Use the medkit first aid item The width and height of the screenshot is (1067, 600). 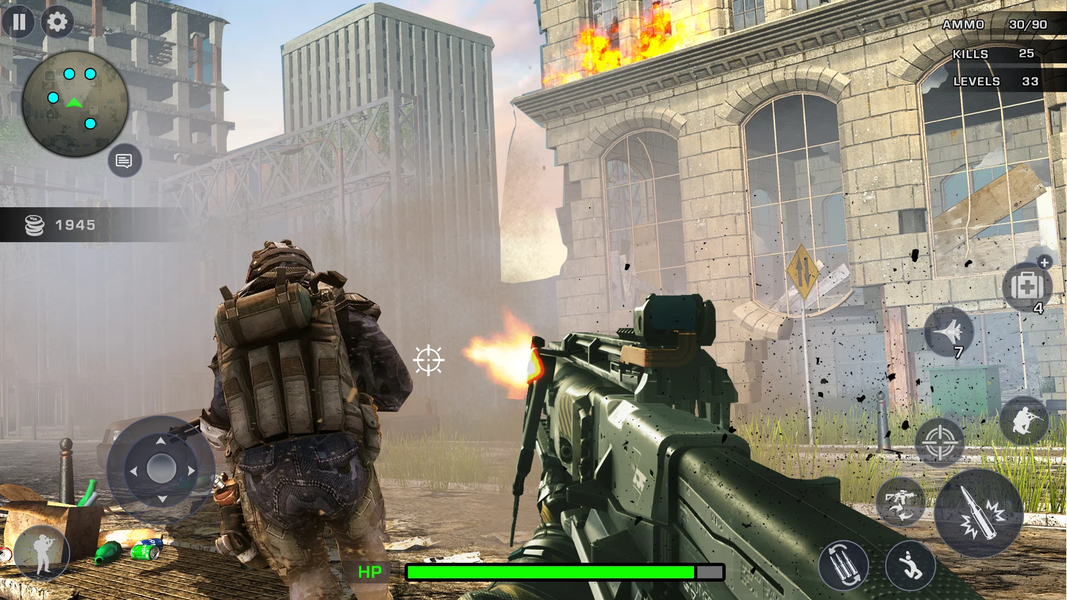click(1025, 285)
